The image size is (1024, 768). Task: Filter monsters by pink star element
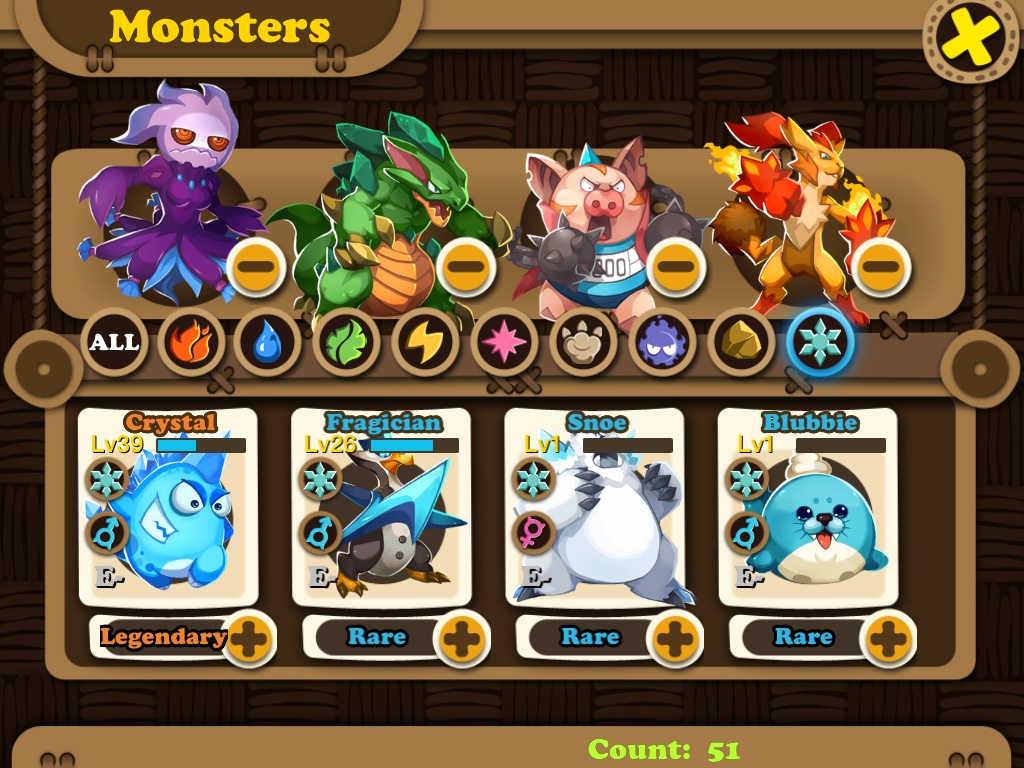pos(504,343)
